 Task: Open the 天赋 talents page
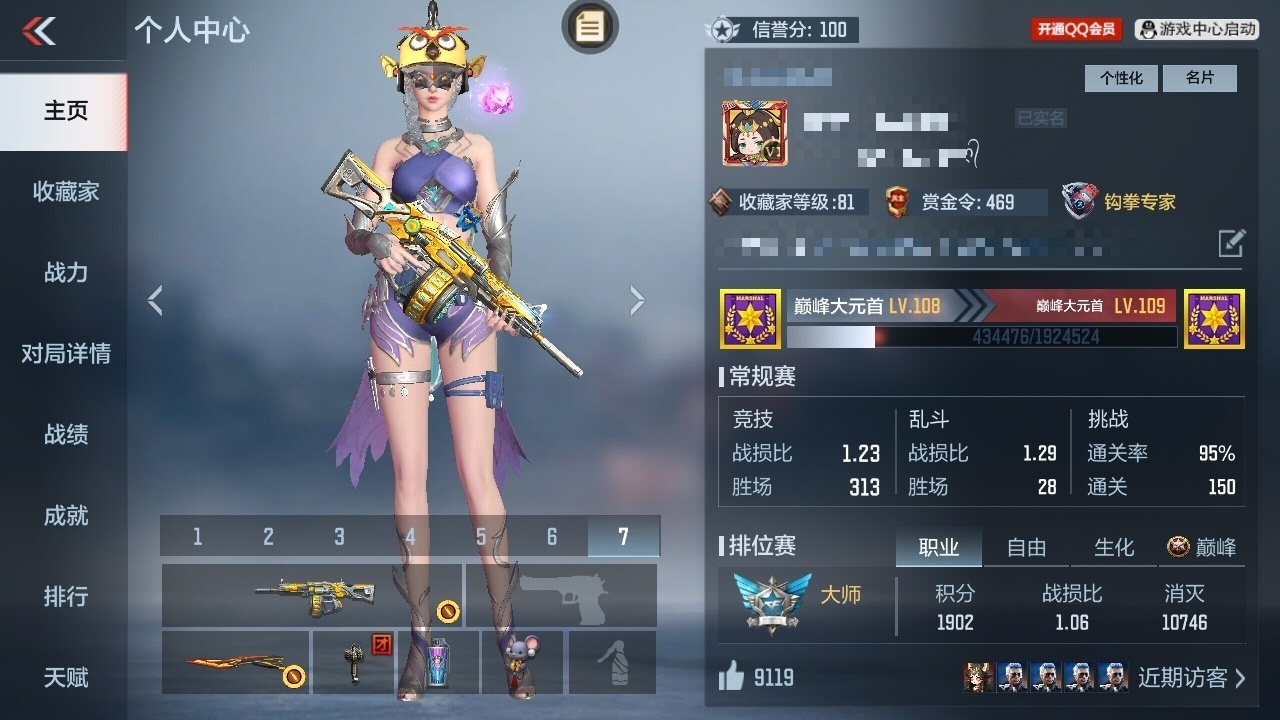[x=65, y=678]
